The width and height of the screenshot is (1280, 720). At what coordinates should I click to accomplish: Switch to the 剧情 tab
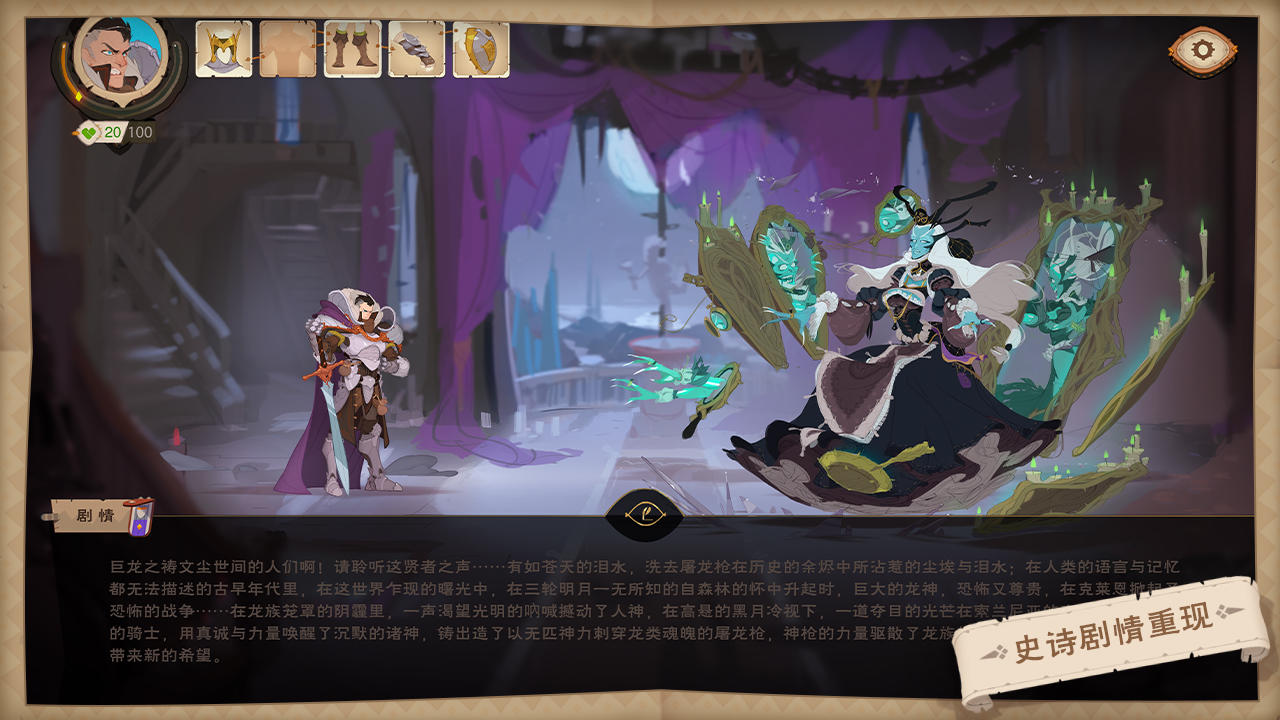coord(95,513)
